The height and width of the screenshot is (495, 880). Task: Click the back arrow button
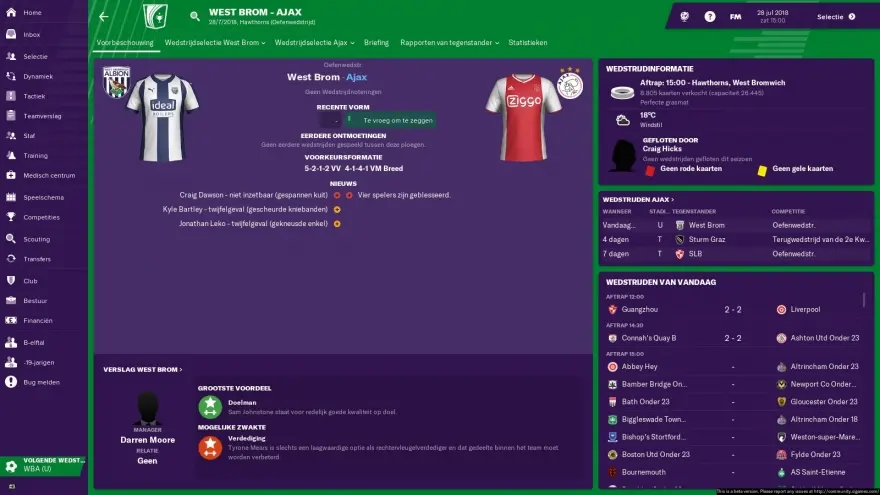(104, 17)
